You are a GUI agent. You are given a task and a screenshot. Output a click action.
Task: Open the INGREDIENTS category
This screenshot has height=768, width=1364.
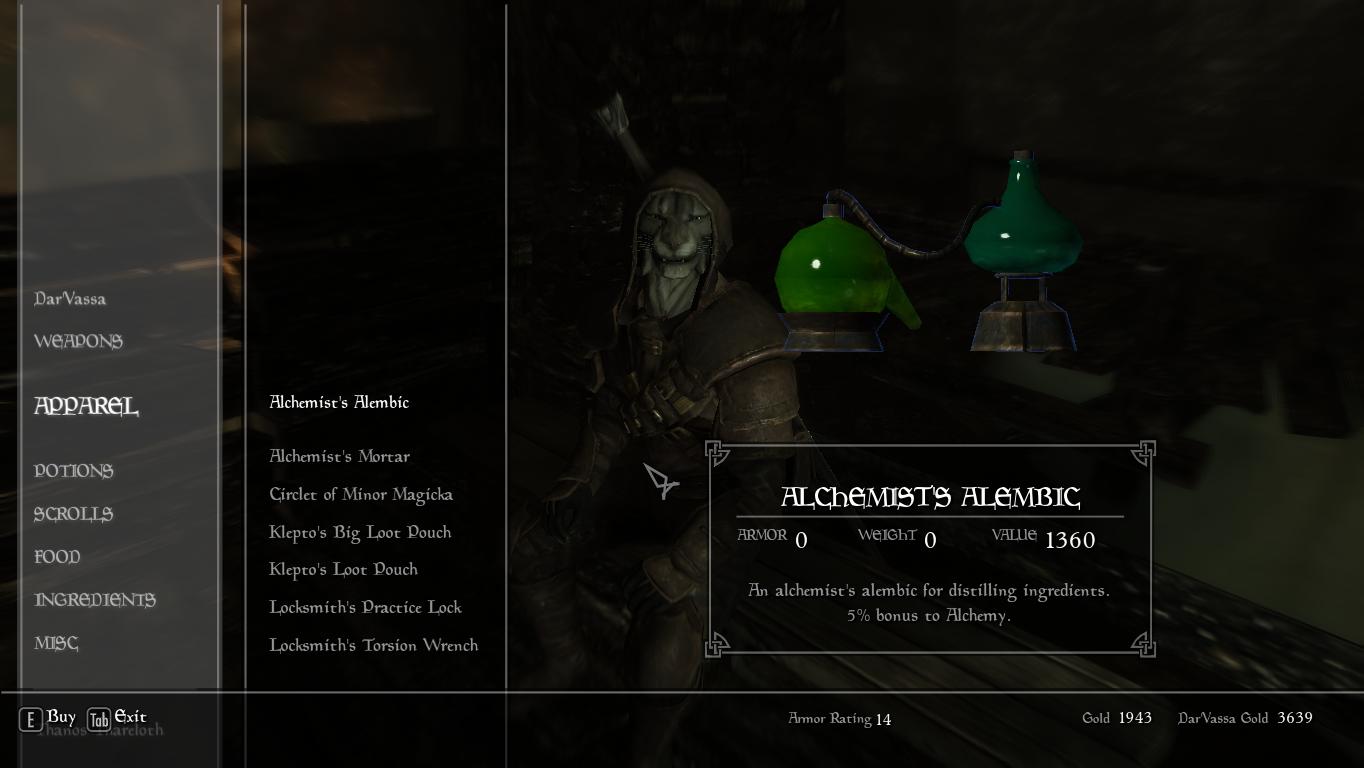95,599
